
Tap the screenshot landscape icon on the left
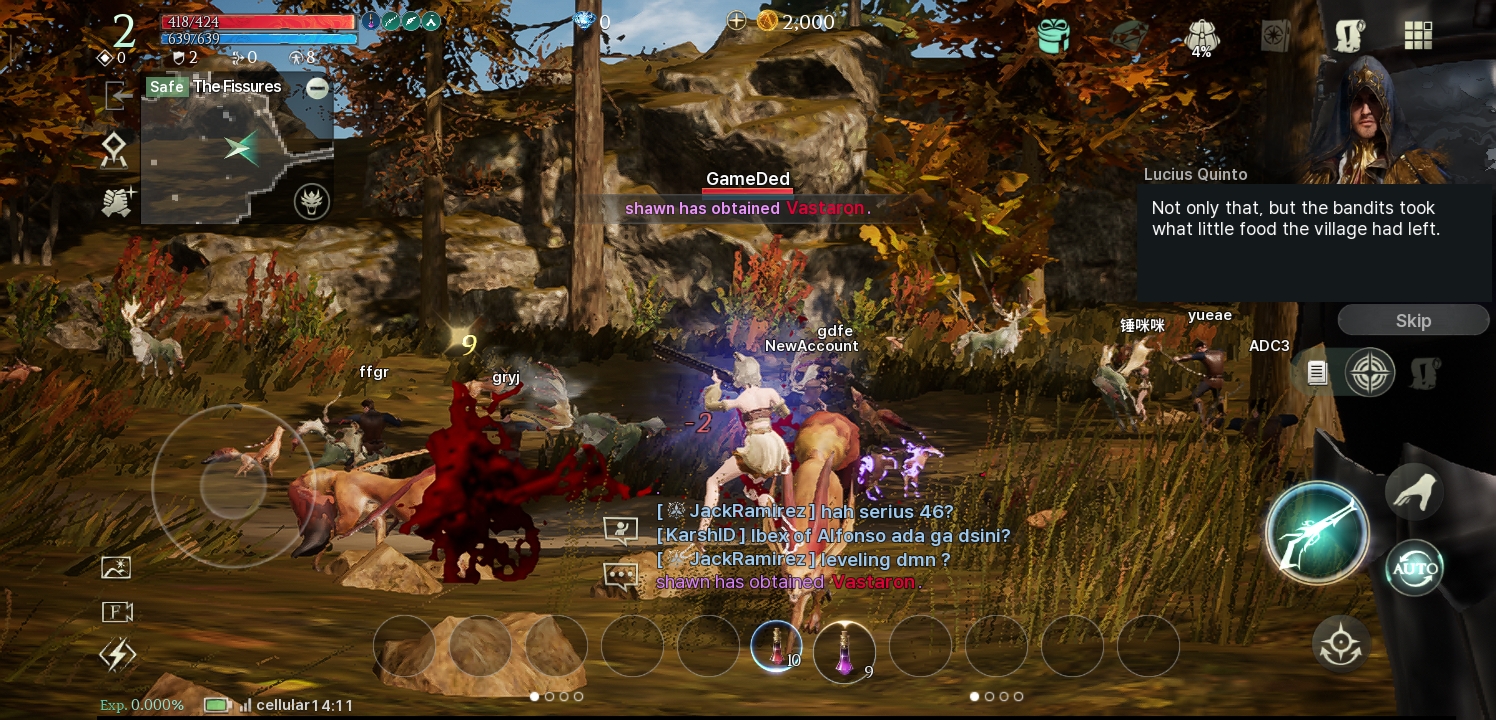point(116,567)
